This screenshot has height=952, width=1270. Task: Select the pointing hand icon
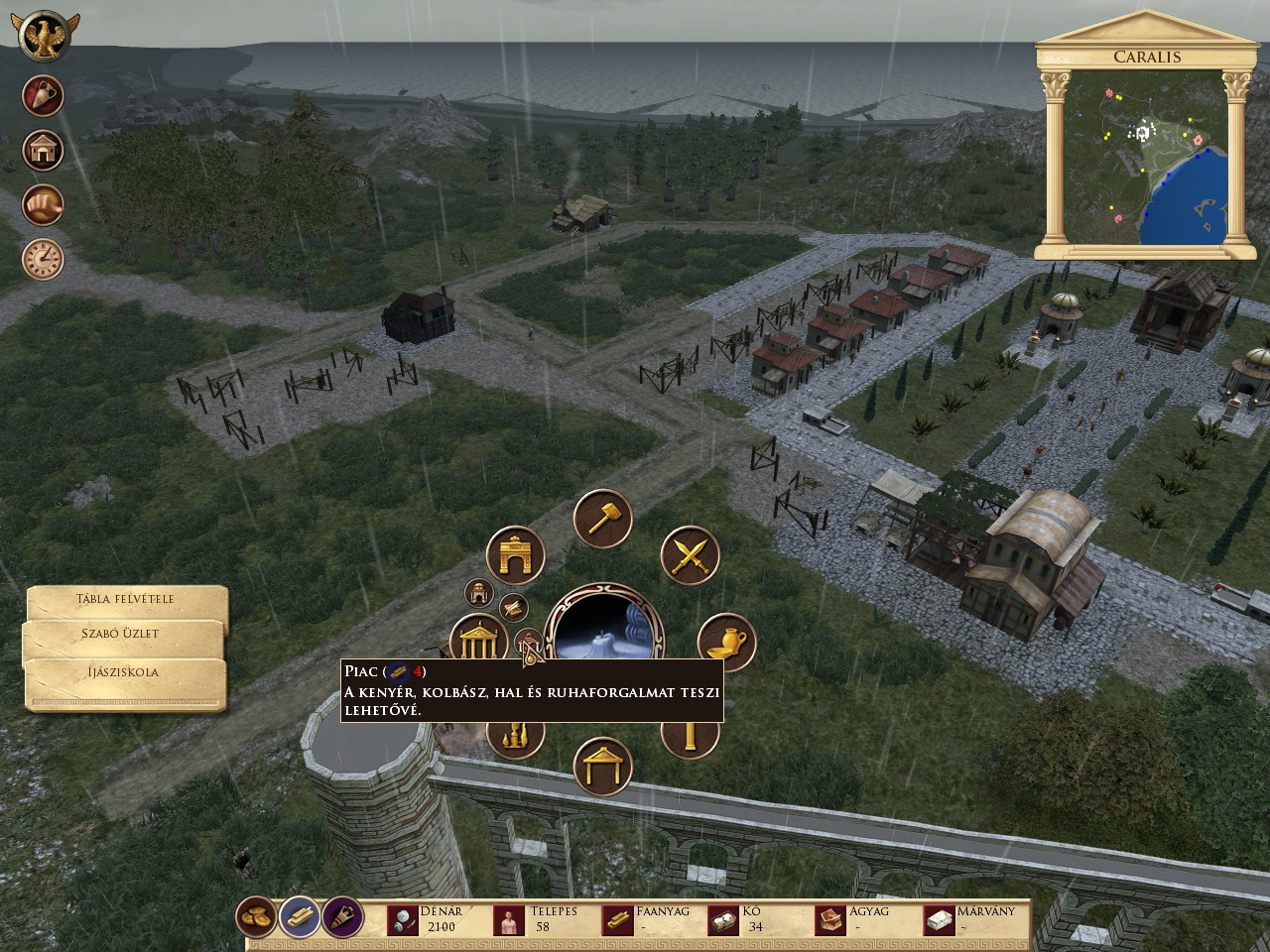coord(43,205)
